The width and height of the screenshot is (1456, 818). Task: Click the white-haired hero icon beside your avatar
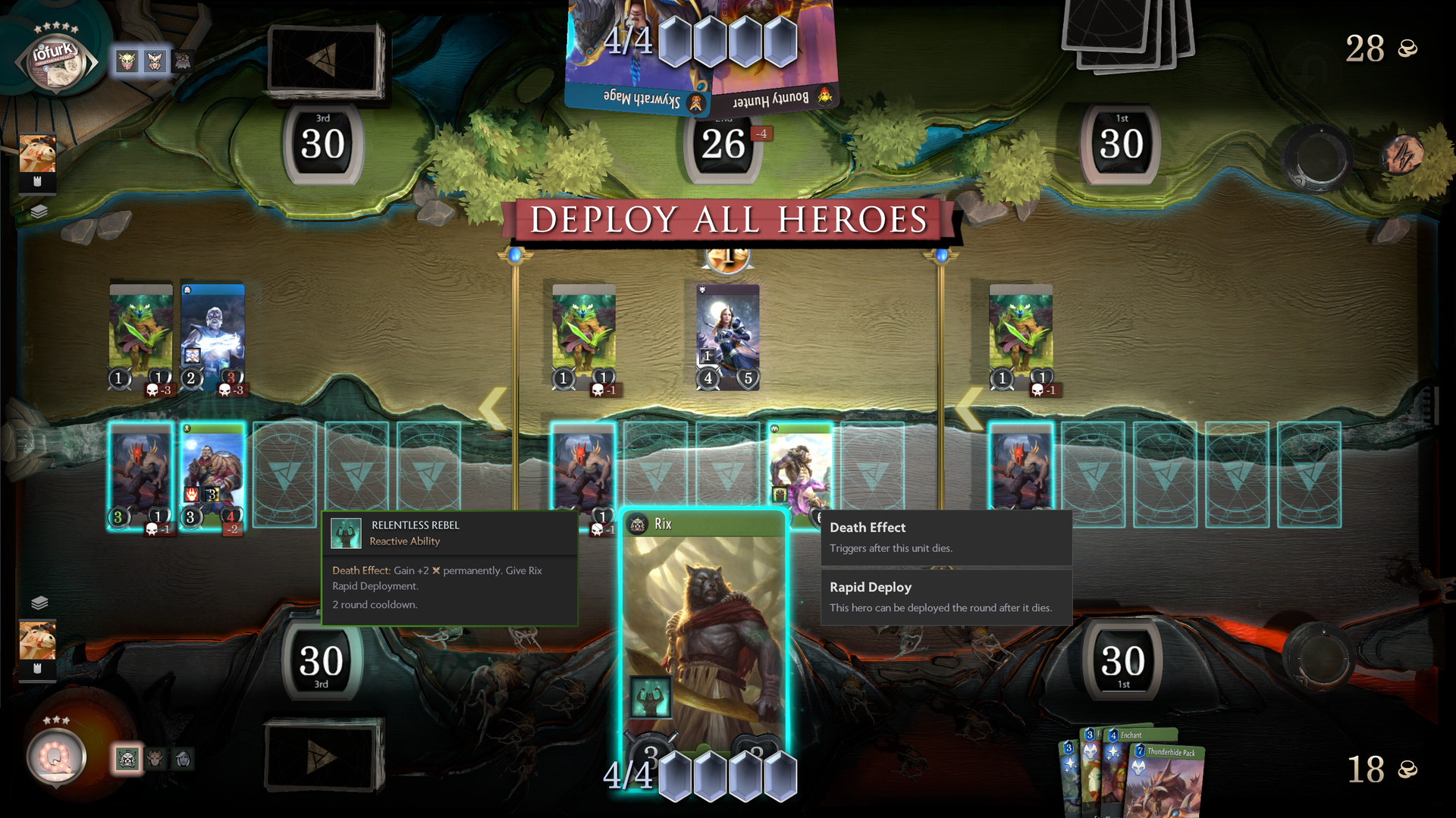182,759
